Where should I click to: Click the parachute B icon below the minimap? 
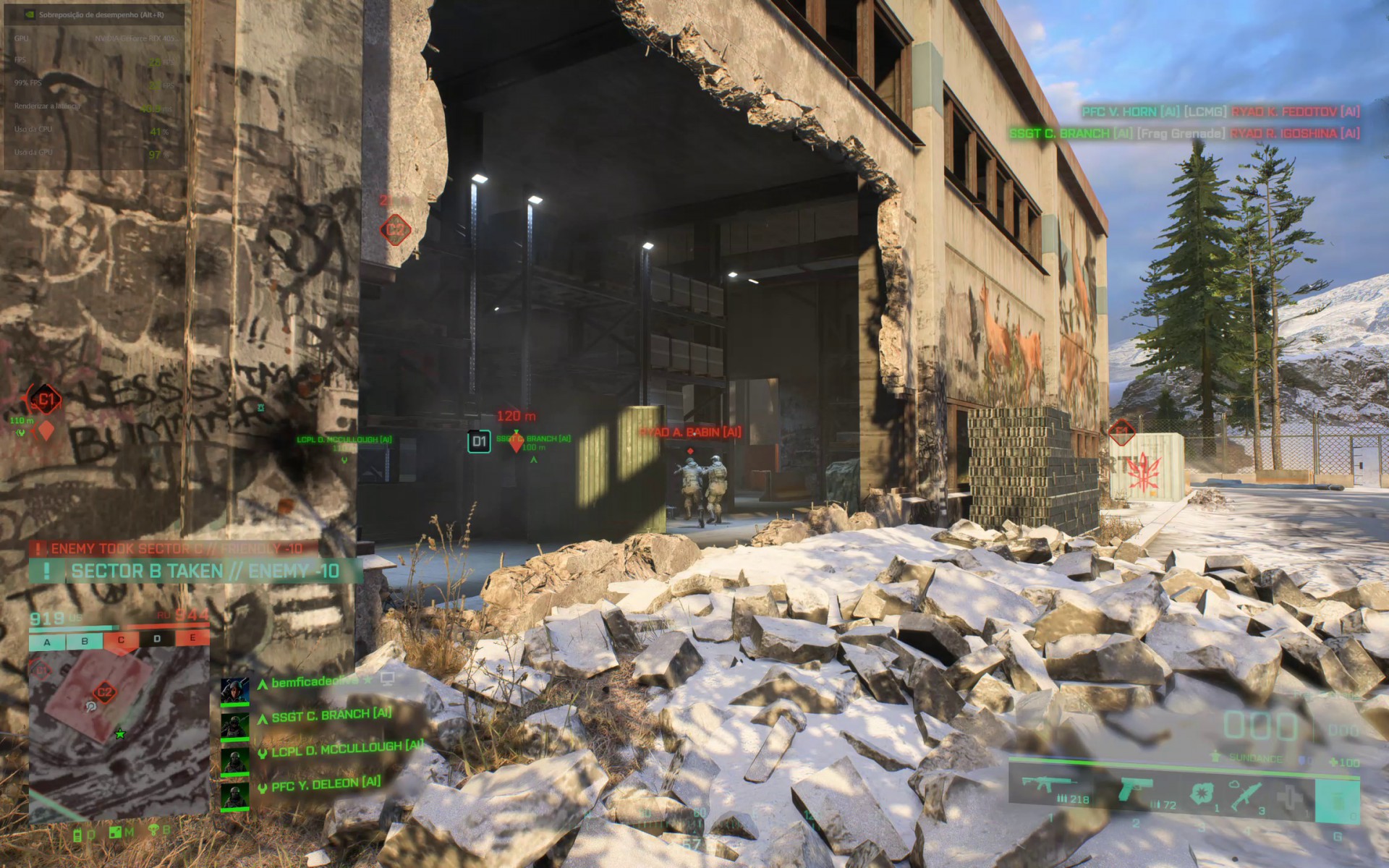point(153,830)
